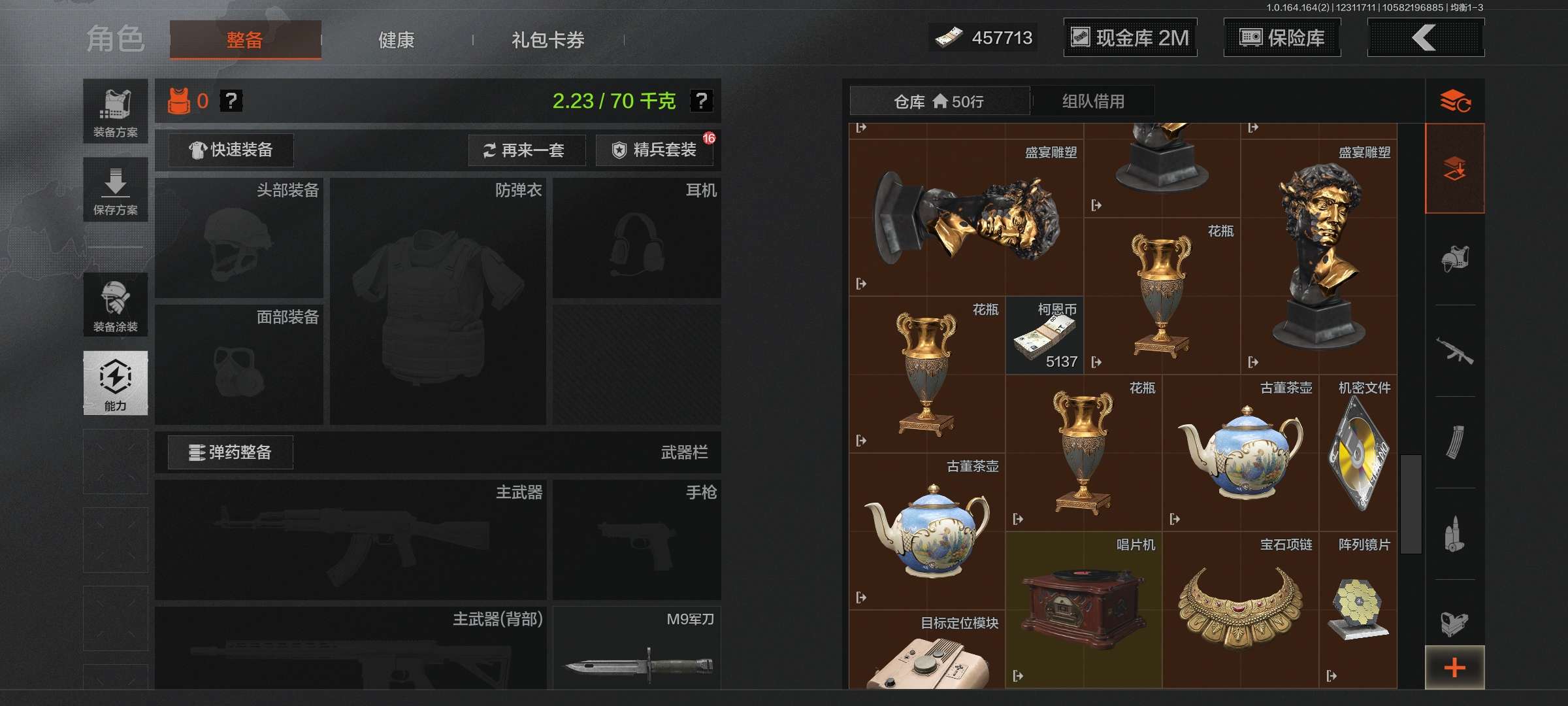
Task: Open the 现金库 cash vault
Action: (1130, 37)
